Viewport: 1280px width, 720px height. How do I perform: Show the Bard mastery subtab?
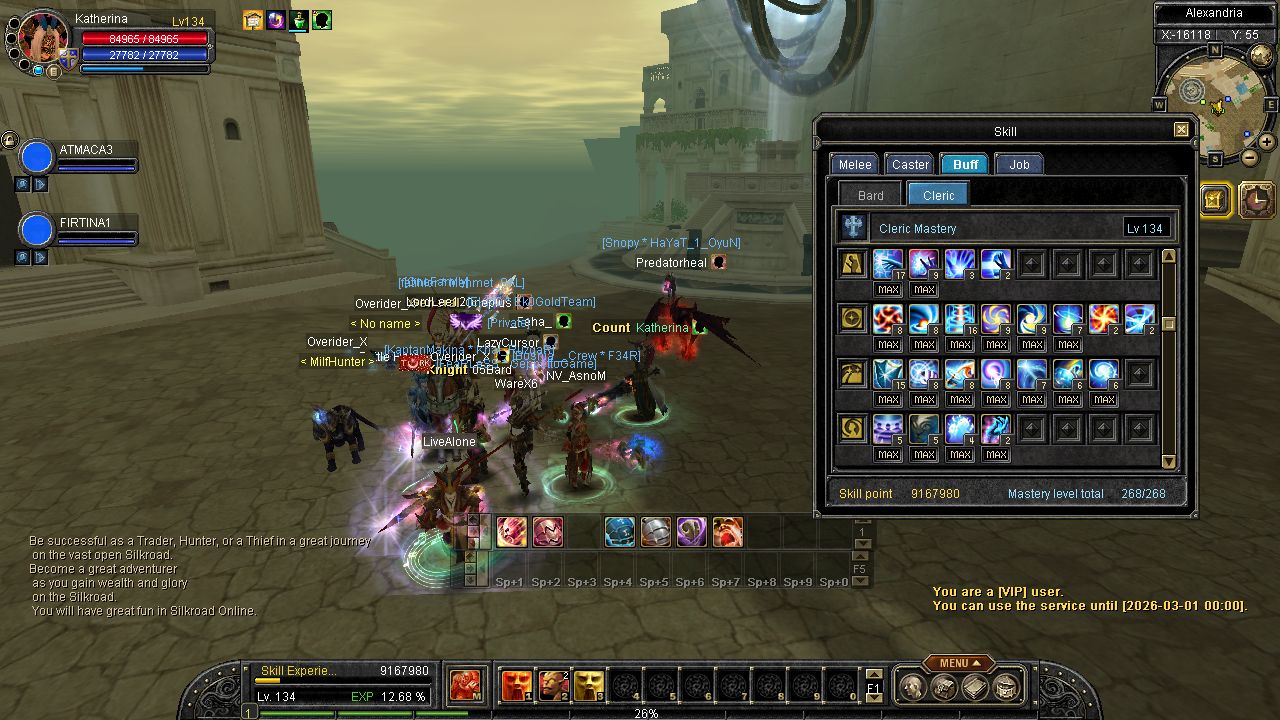(x=870, y=195)
